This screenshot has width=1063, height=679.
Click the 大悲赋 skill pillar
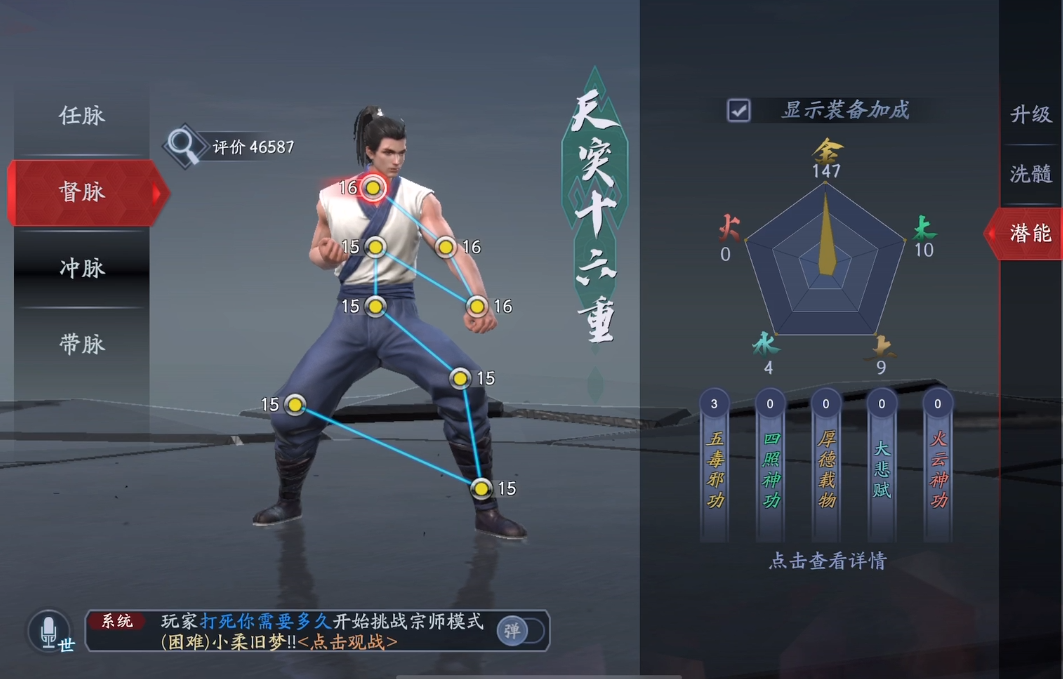[882, 464]
